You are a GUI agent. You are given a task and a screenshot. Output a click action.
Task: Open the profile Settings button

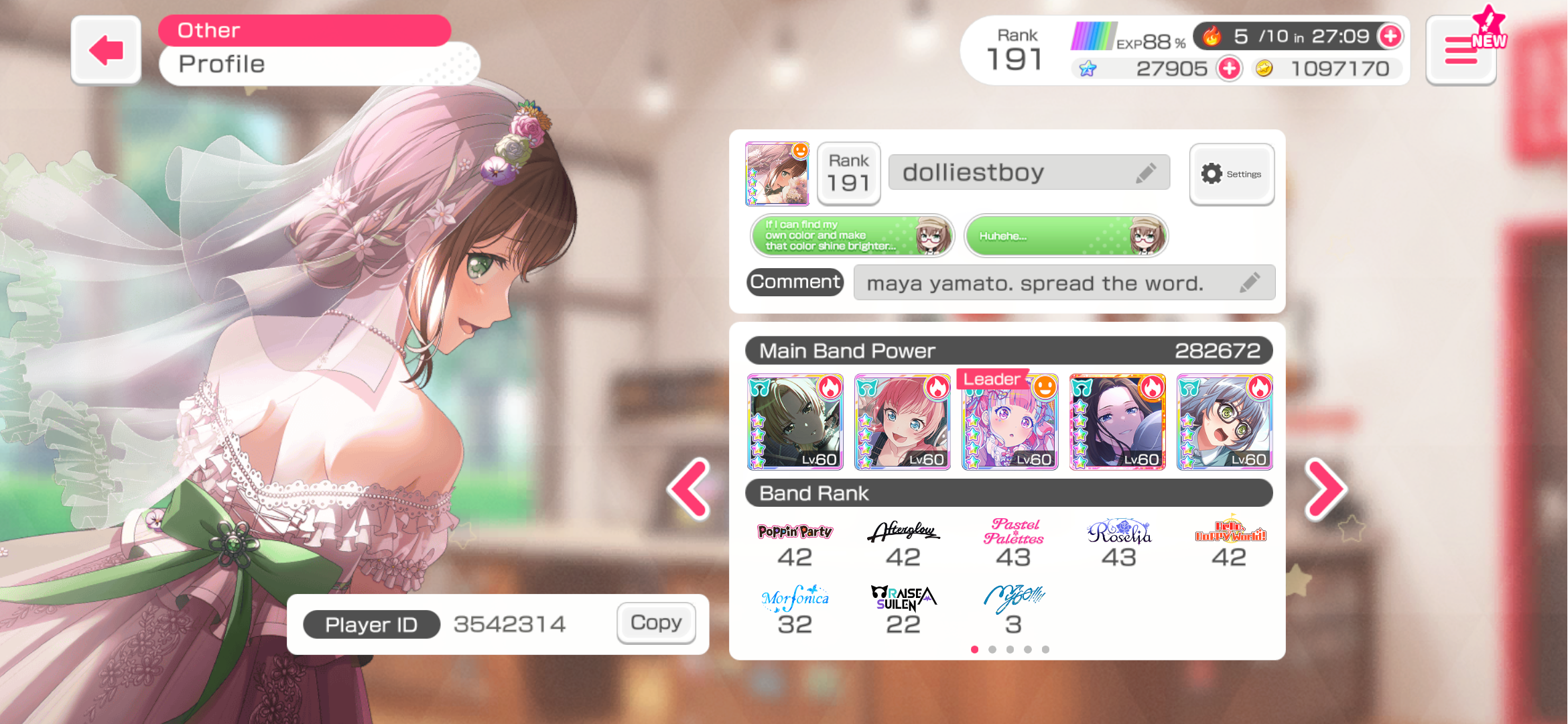click(1232, 174)
